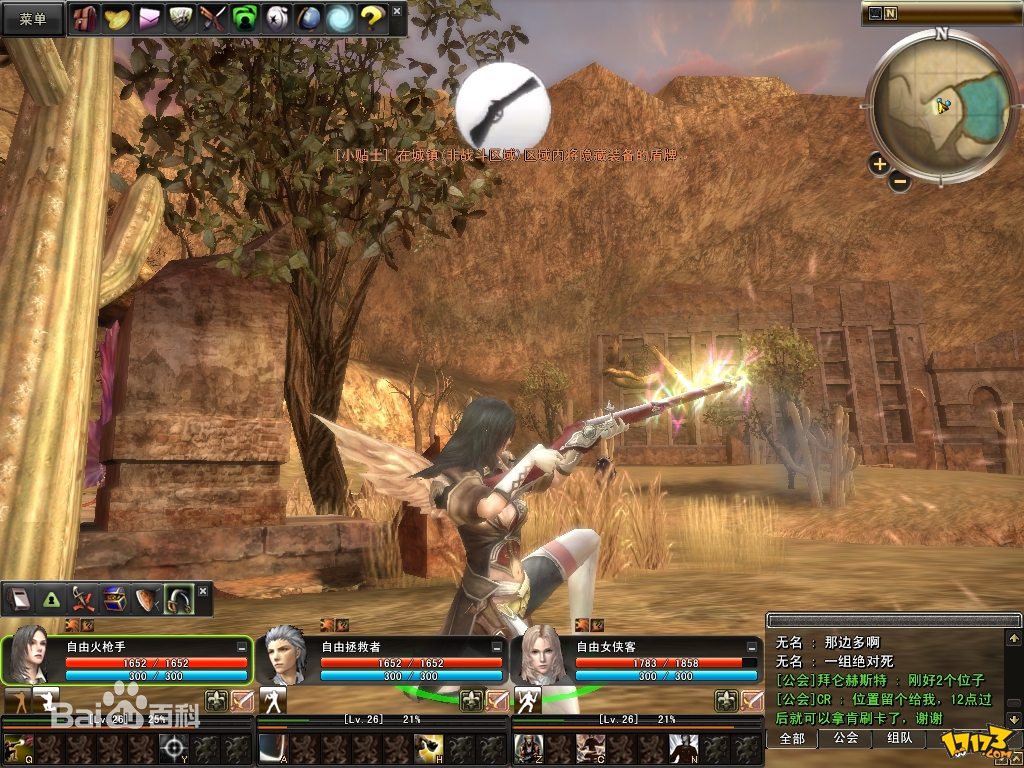Open the yellow question mark help icon
The width and height of the screenshot is (1024, 768).
coord(371,18)
